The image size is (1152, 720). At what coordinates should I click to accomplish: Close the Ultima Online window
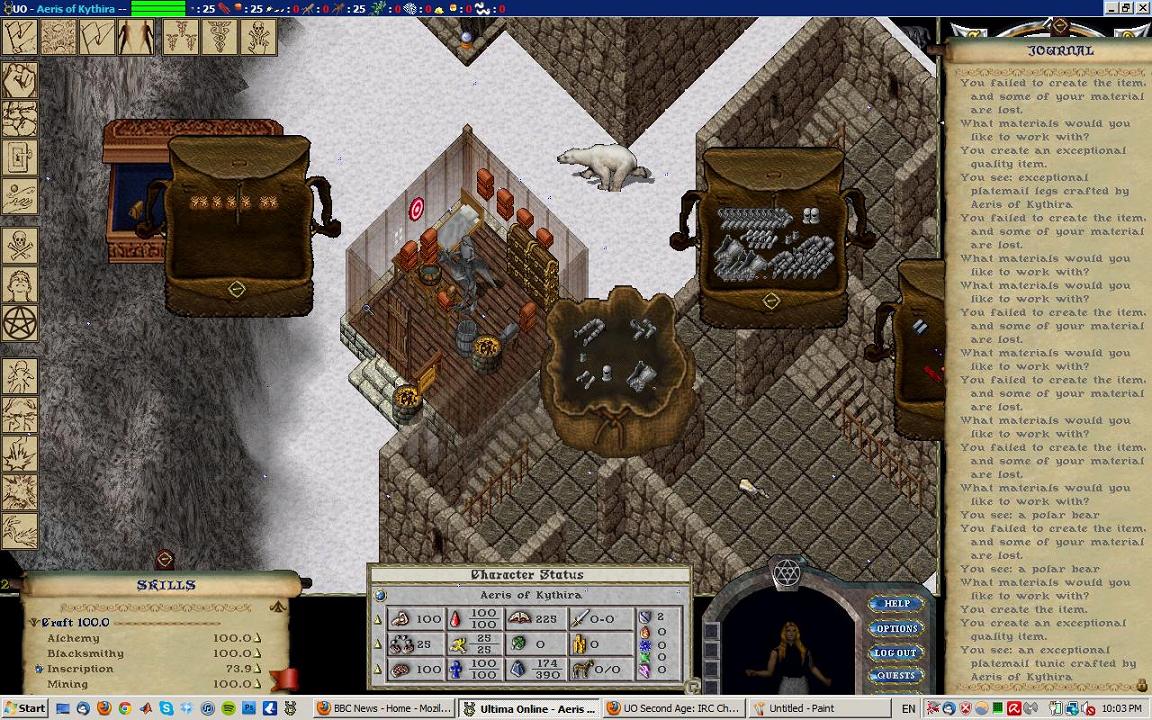[x=1143, y=8]
